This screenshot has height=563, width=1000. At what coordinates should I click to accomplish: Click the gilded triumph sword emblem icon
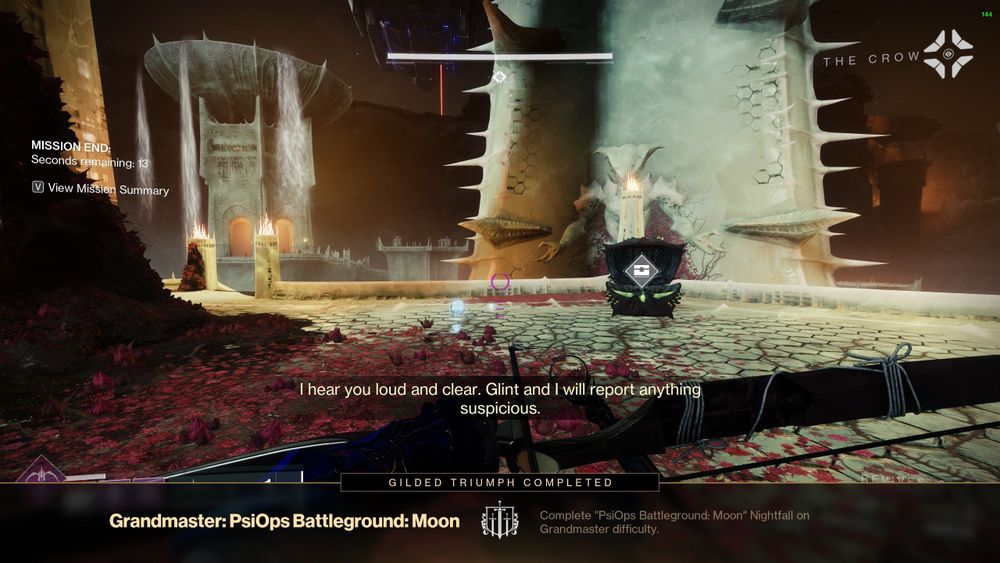click(x=499, y=521)
